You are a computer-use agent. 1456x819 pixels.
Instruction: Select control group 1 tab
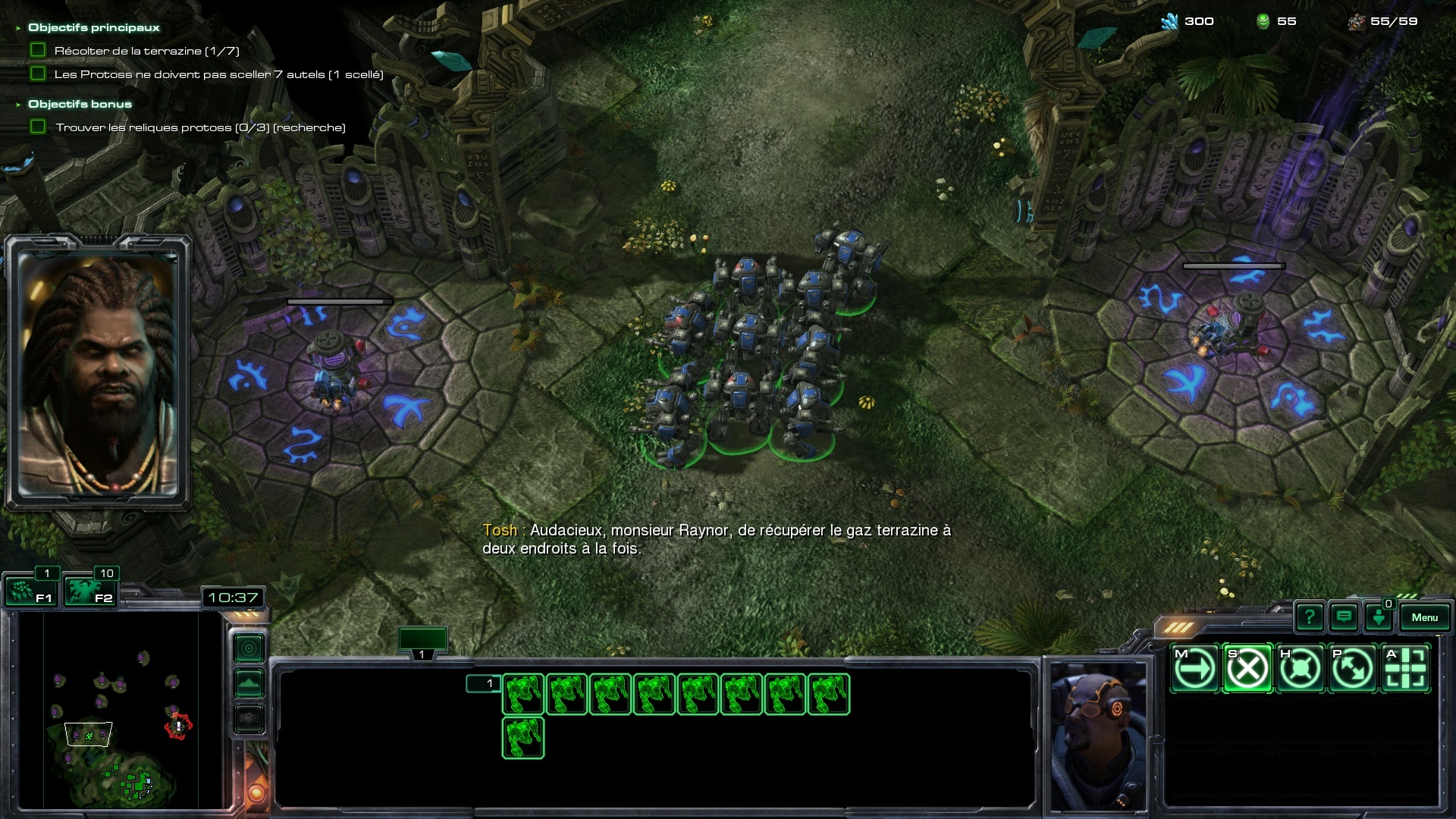point(422,642)
